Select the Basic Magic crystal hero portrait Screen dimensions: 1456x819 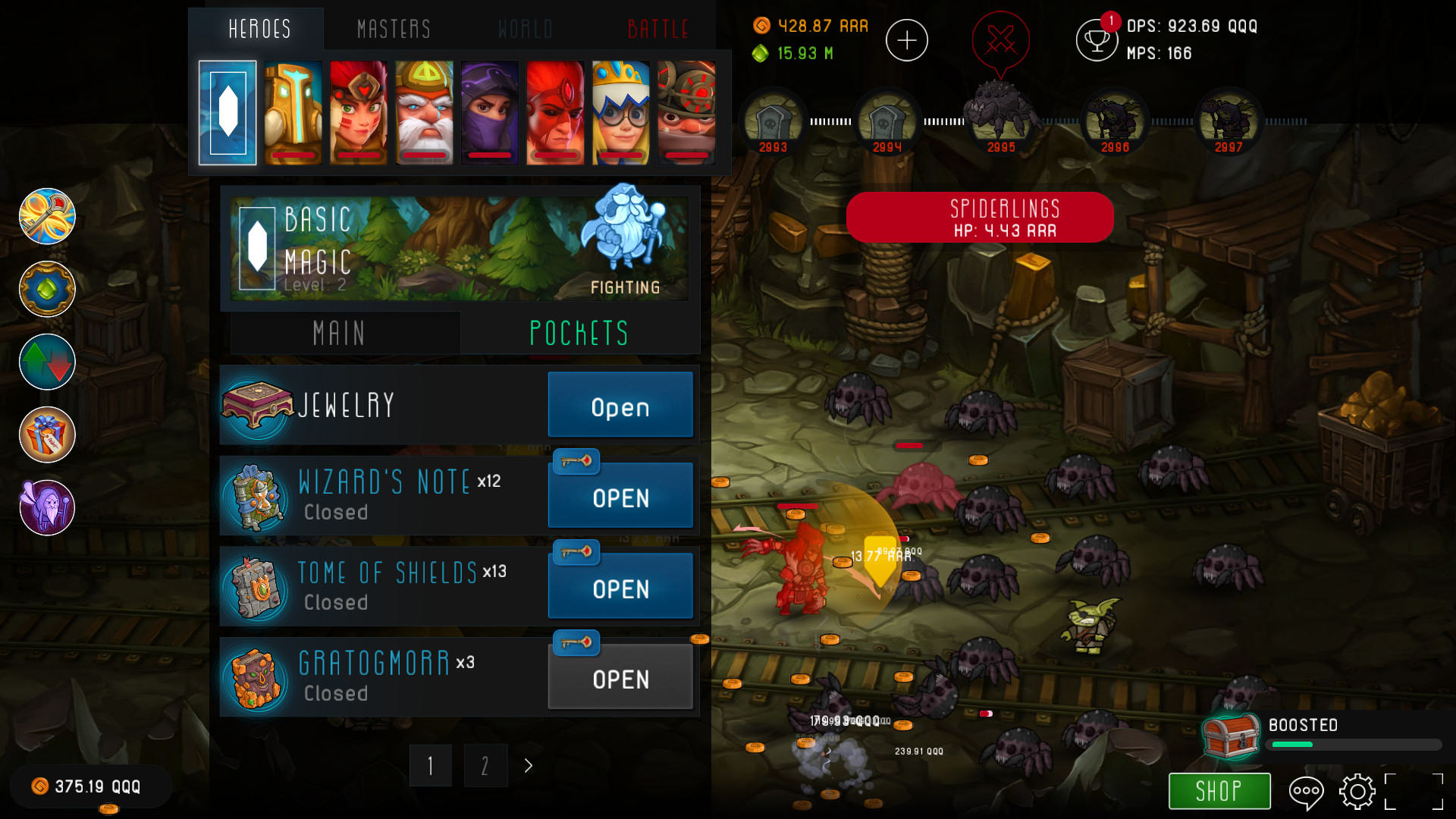pos(226,112)
